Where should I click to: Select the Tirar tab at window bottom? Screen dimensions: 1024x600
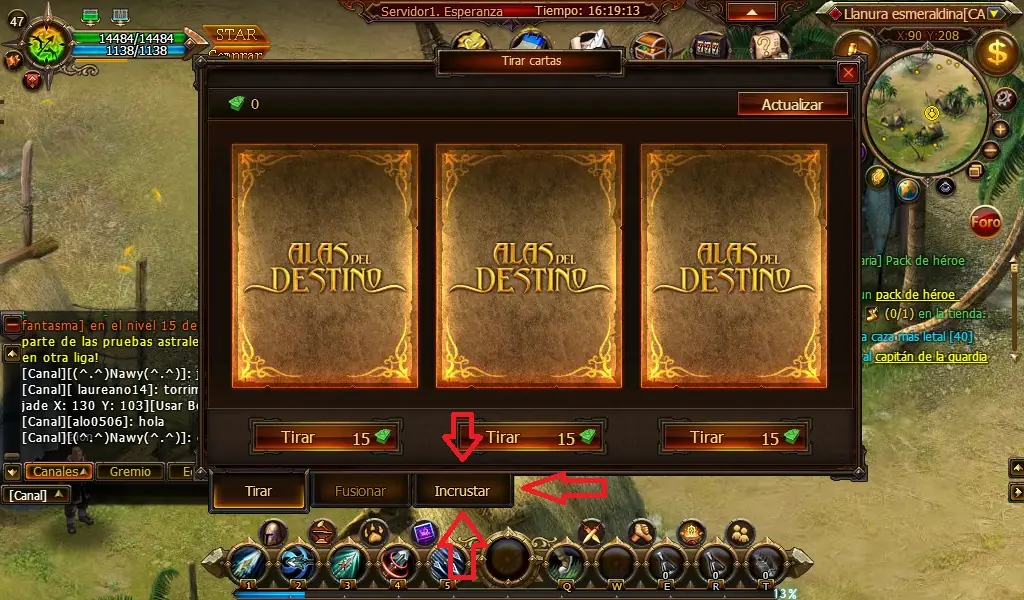click(258, 491)
